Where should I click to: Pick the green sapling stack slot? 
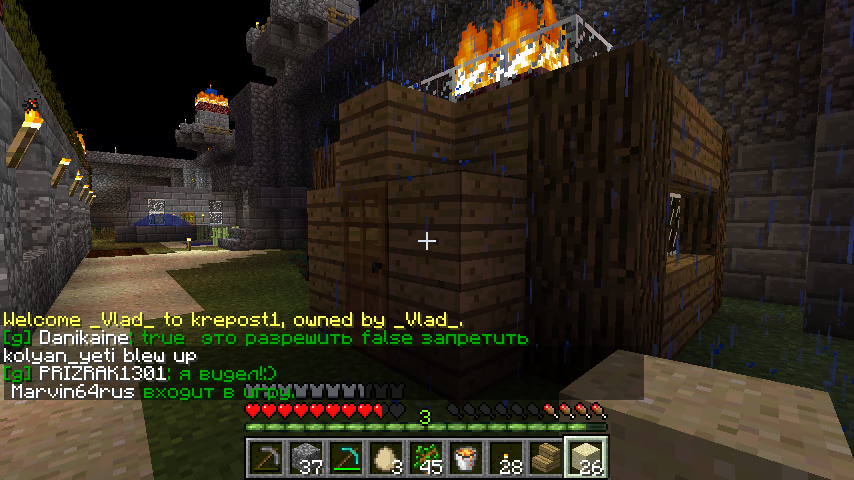tap(426, 457)
